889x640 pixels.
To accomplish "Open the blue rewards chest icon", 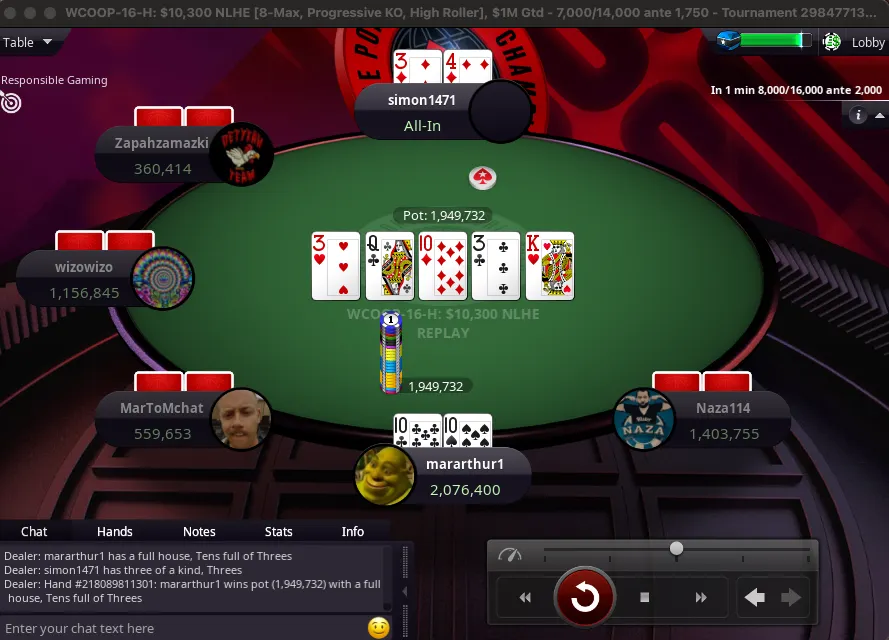I will click(728, 41).
